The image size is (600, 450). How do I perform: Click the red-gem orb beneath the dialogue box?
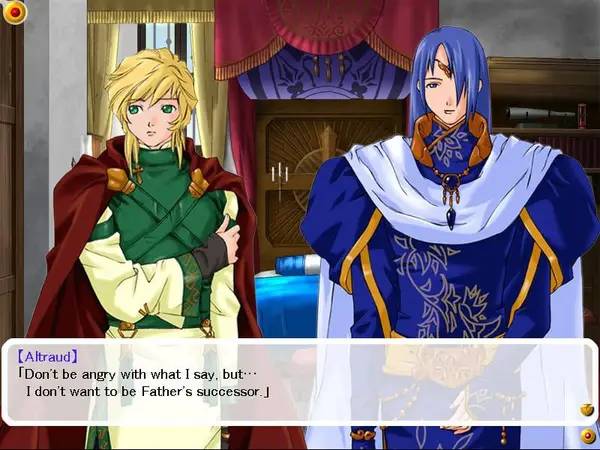click(587, 436)
